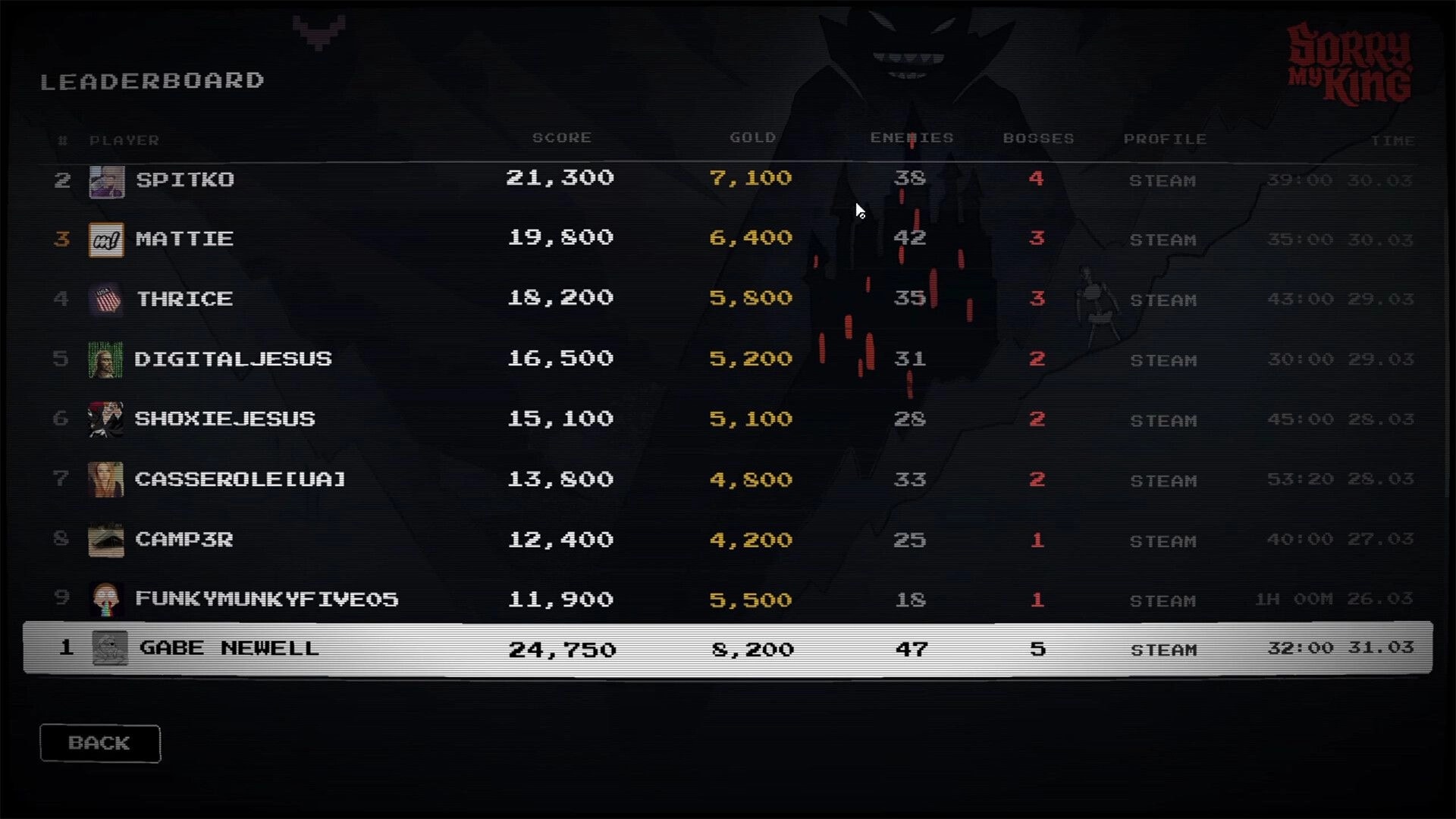Click Spitko's player avatar icon
1456x819 pixels.
coord(106,180)
